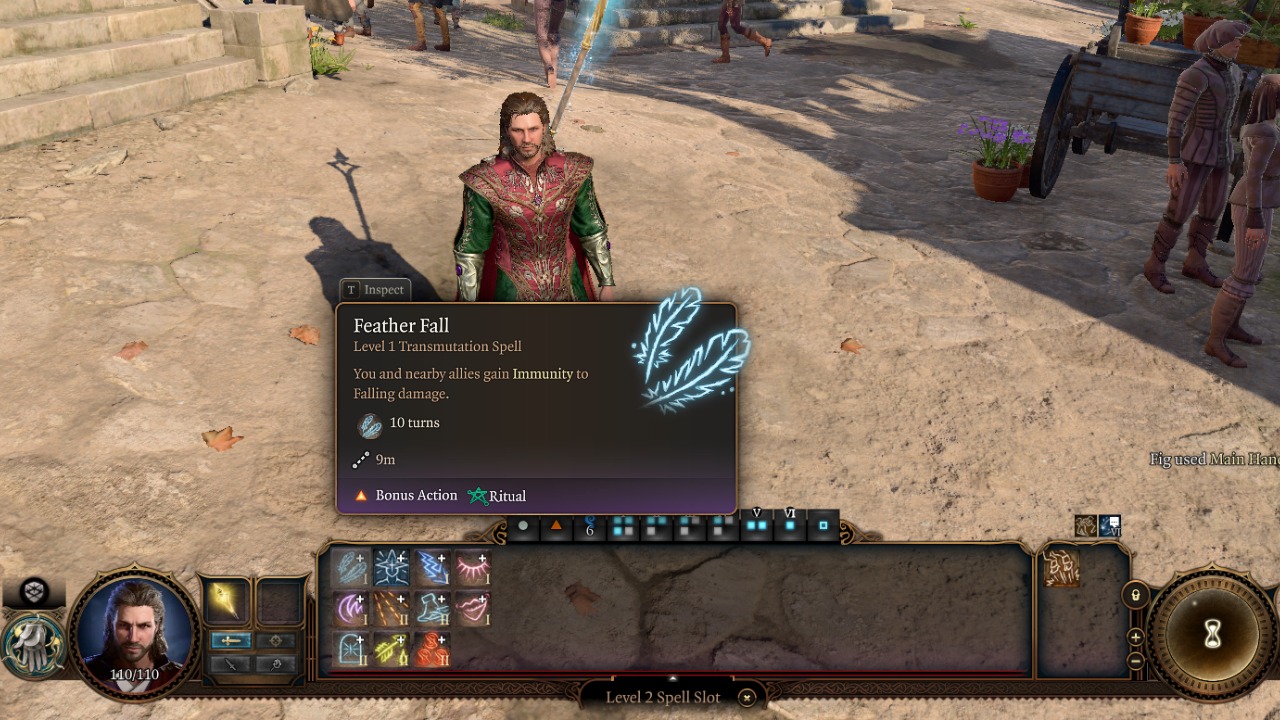Activate the cyan arched door spell
Viewport: 1280px width, 720px height.
(350, 649)
